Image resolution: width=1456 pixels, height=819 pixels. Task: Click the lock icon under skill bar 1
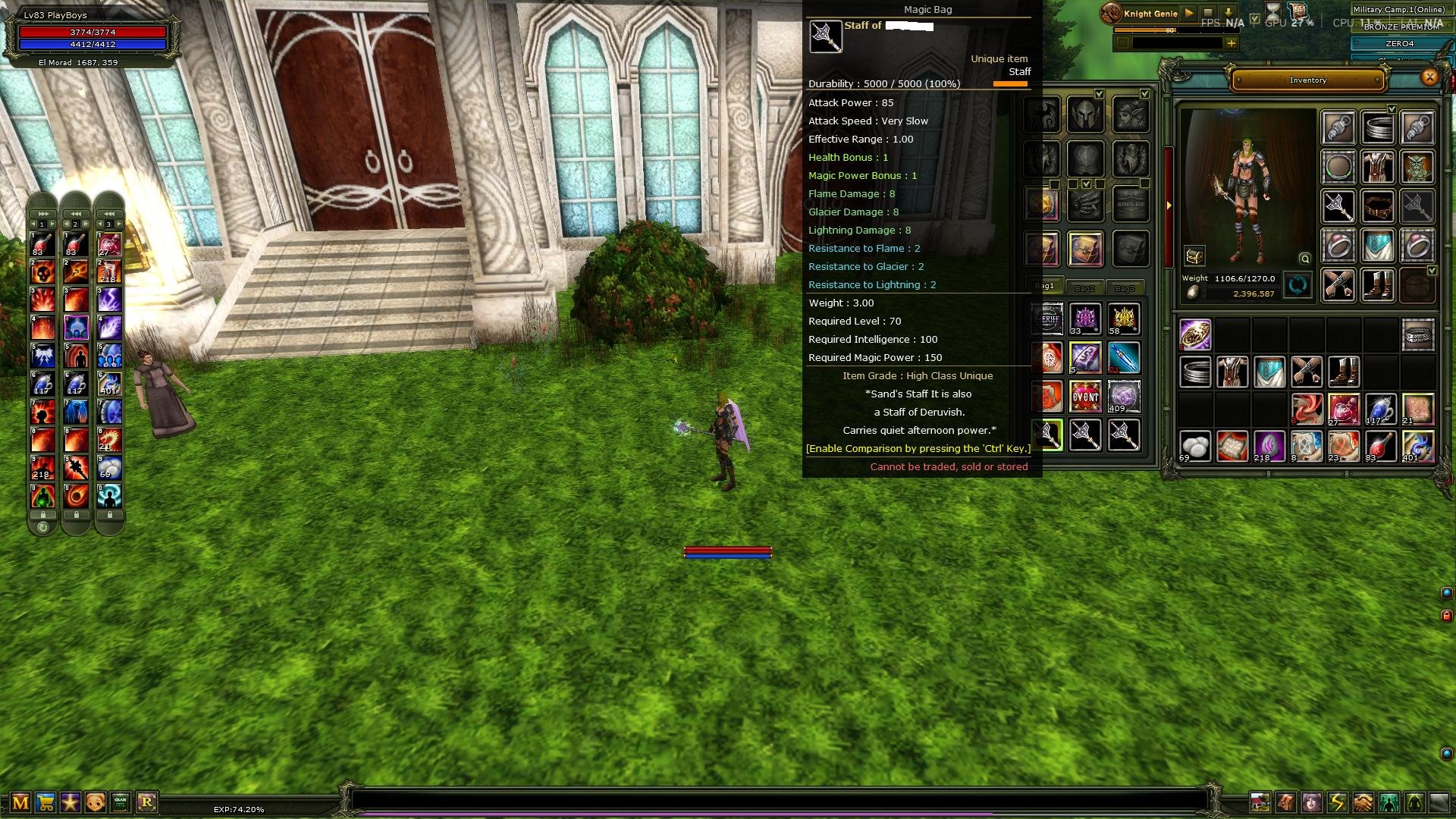pos(43,515)
